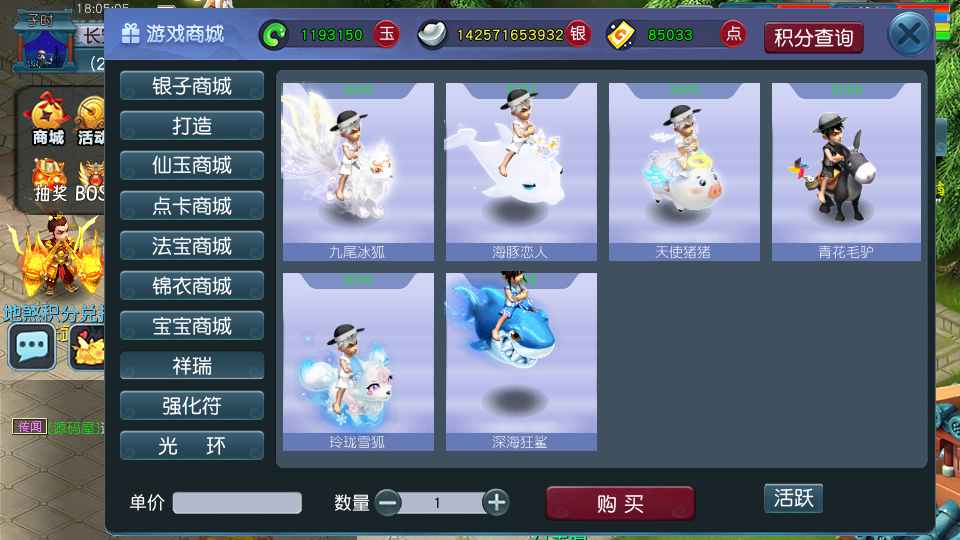Click the red 购买 buy button
The width and height of the screenshot is (960, 540).
coord(620,503)
